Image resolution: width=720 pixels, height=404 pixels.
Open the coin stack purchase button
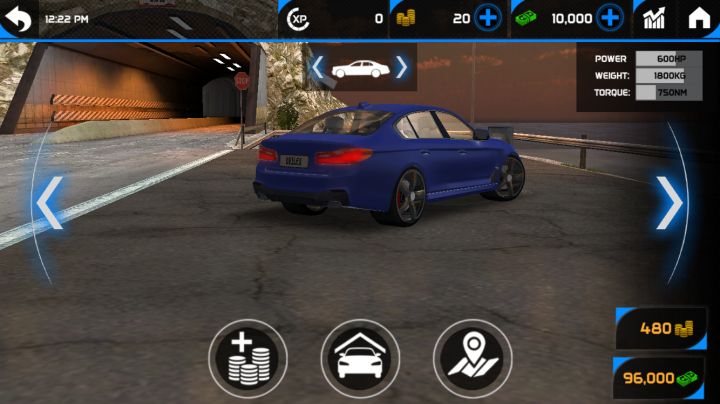pyautogui.click(x=248, y=359)
